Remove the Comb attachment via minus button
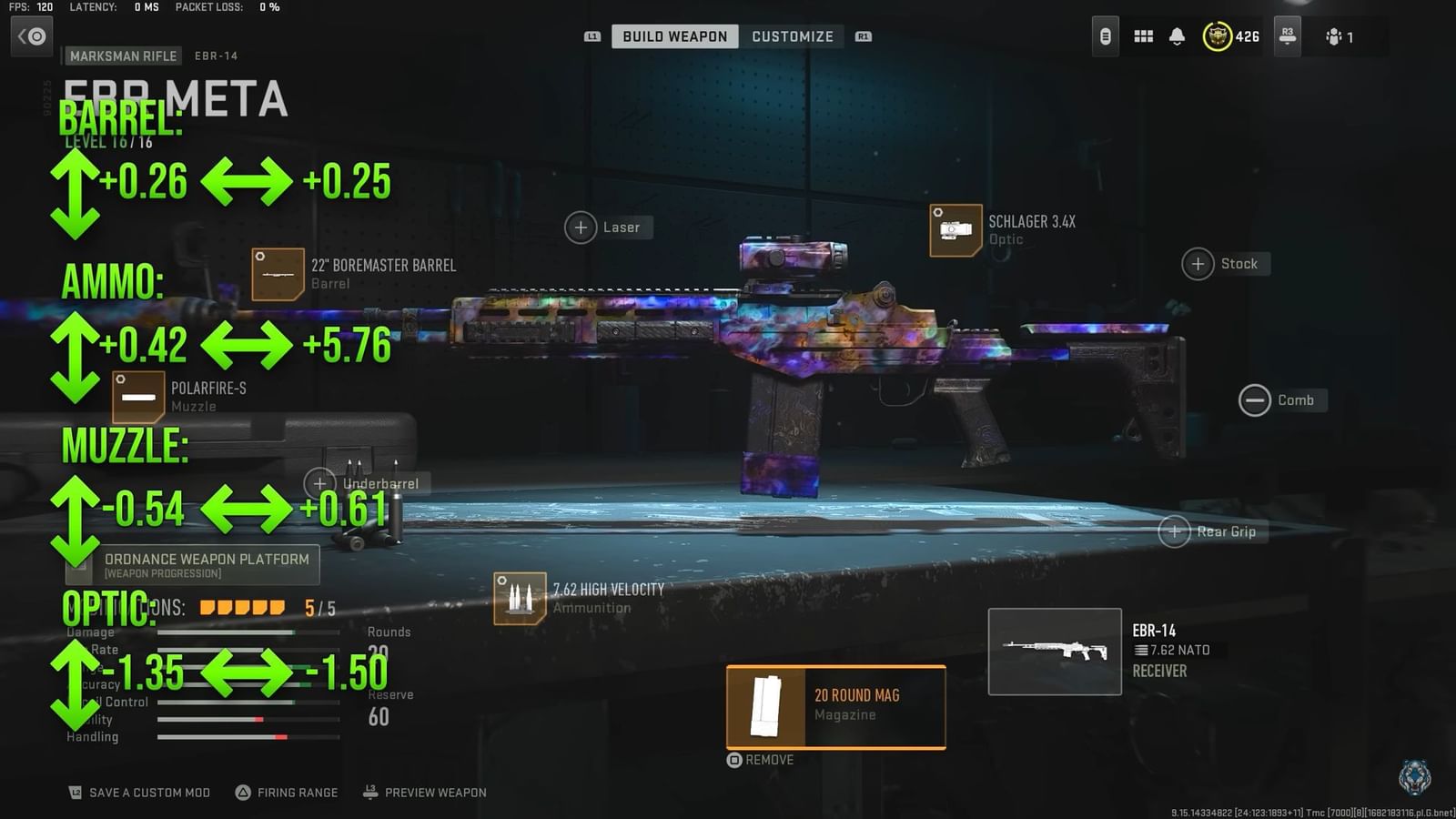The width and height of the screenshot is (1456, 819). [x=1255, y=399]
